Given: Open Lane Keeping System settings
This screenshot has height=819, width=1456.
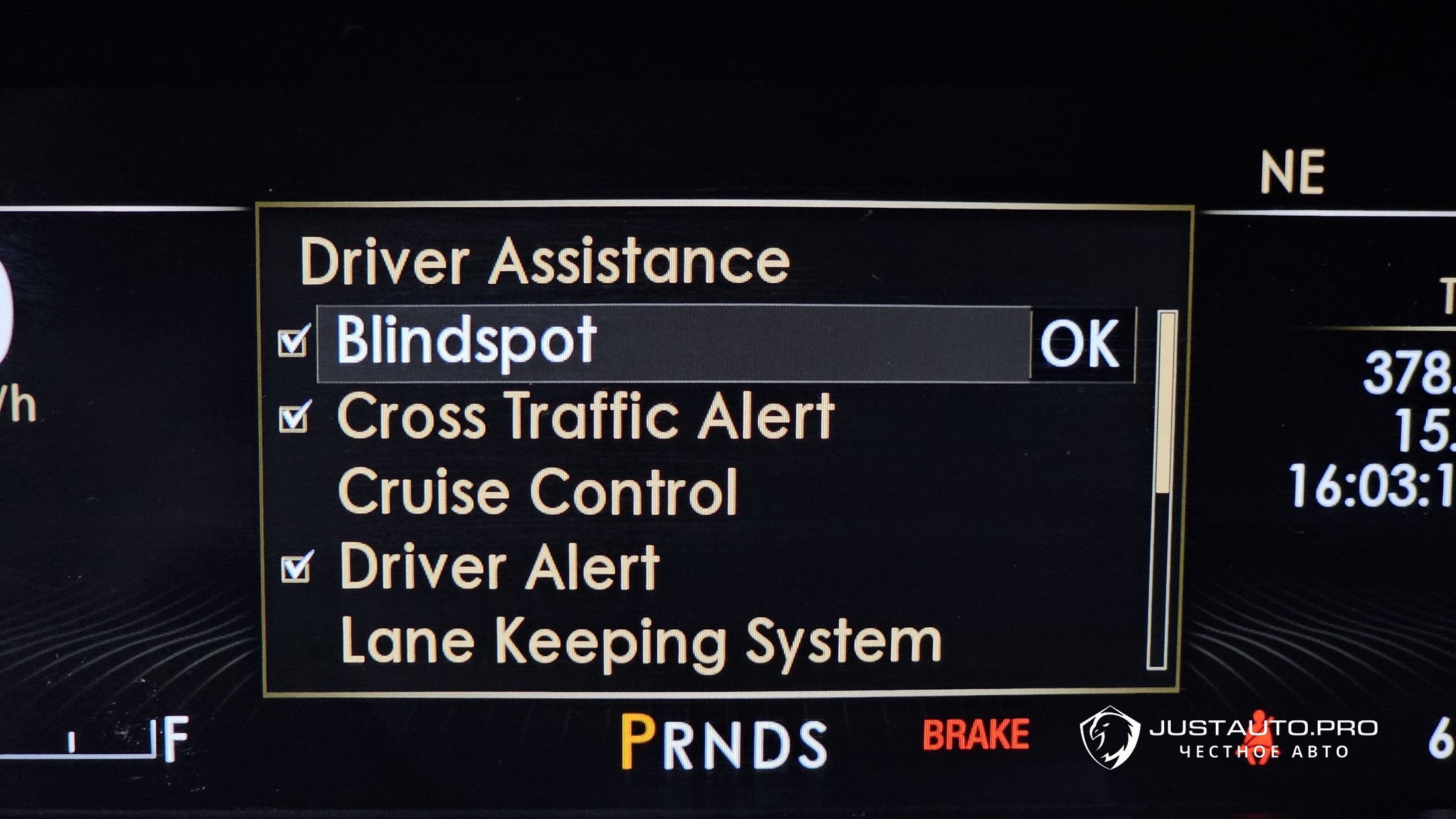Looking at the screenshot, I should pyautogui.click(x=640, y=641).
